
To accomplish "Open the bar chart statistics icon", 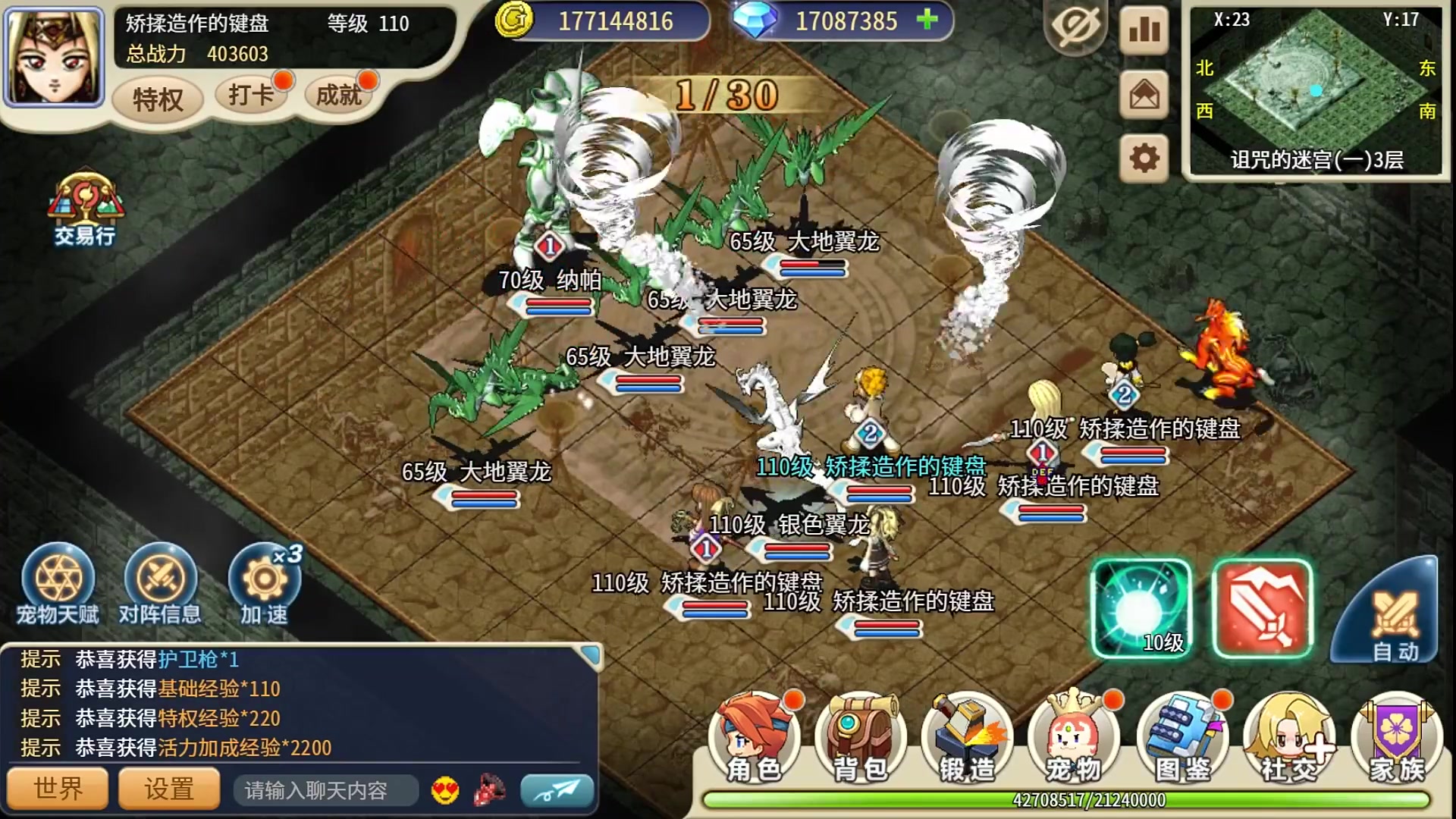I will tap(1144, 29).
